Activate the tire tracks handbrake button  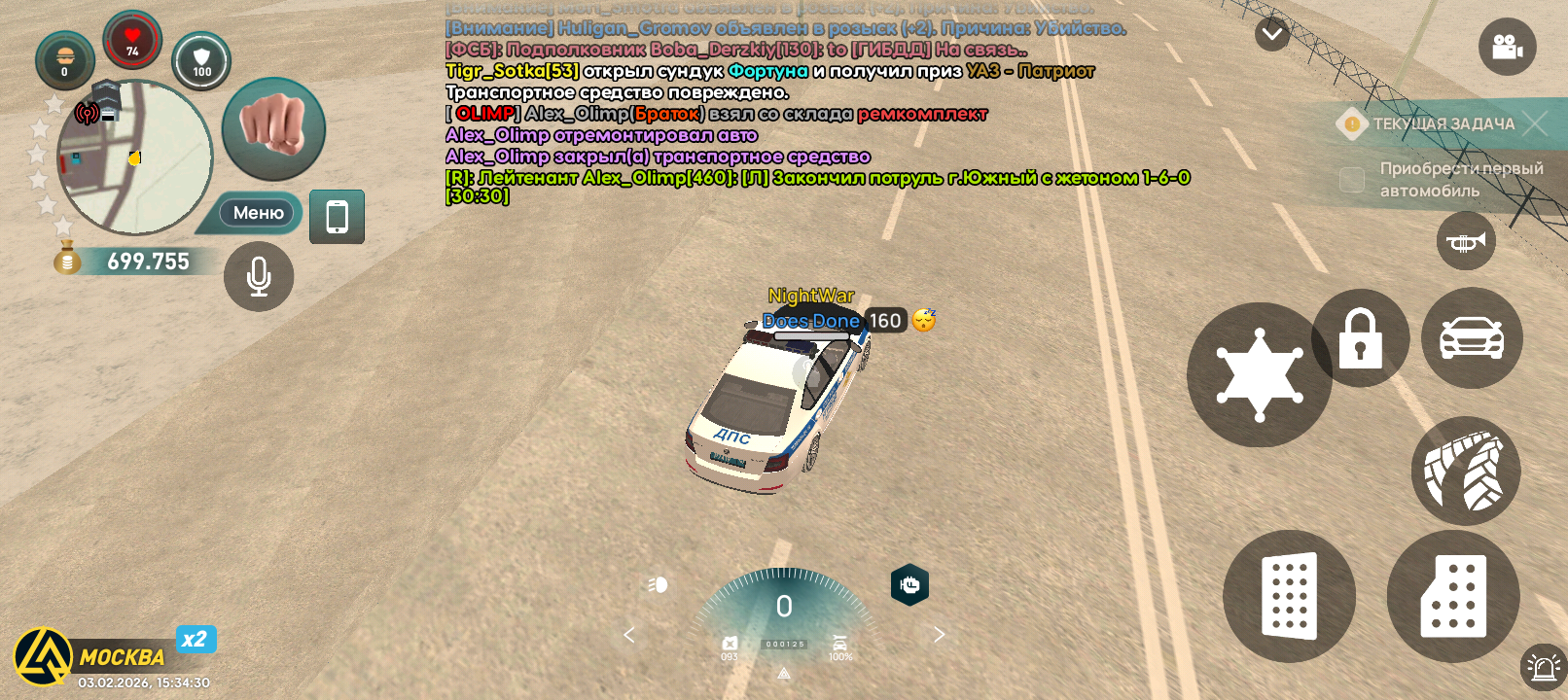click(1465, 472)
